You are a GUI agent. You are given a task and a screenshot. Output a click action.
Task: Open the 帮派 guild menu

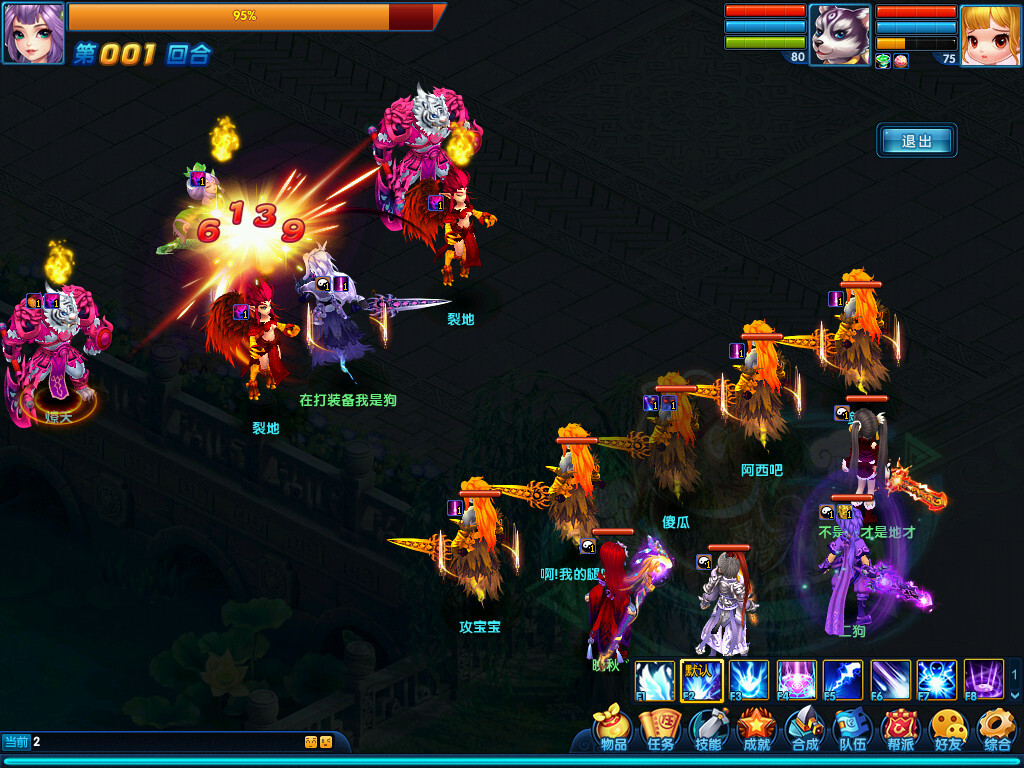(901, 730)
